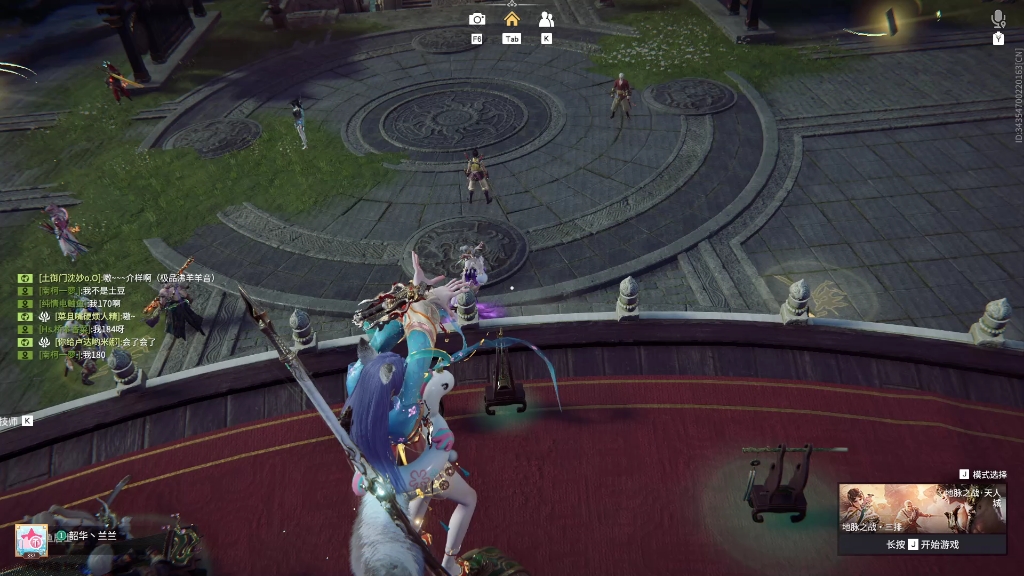1024x576 pixels.
Task: Open the friends social icon
Action: click(546, 19)
